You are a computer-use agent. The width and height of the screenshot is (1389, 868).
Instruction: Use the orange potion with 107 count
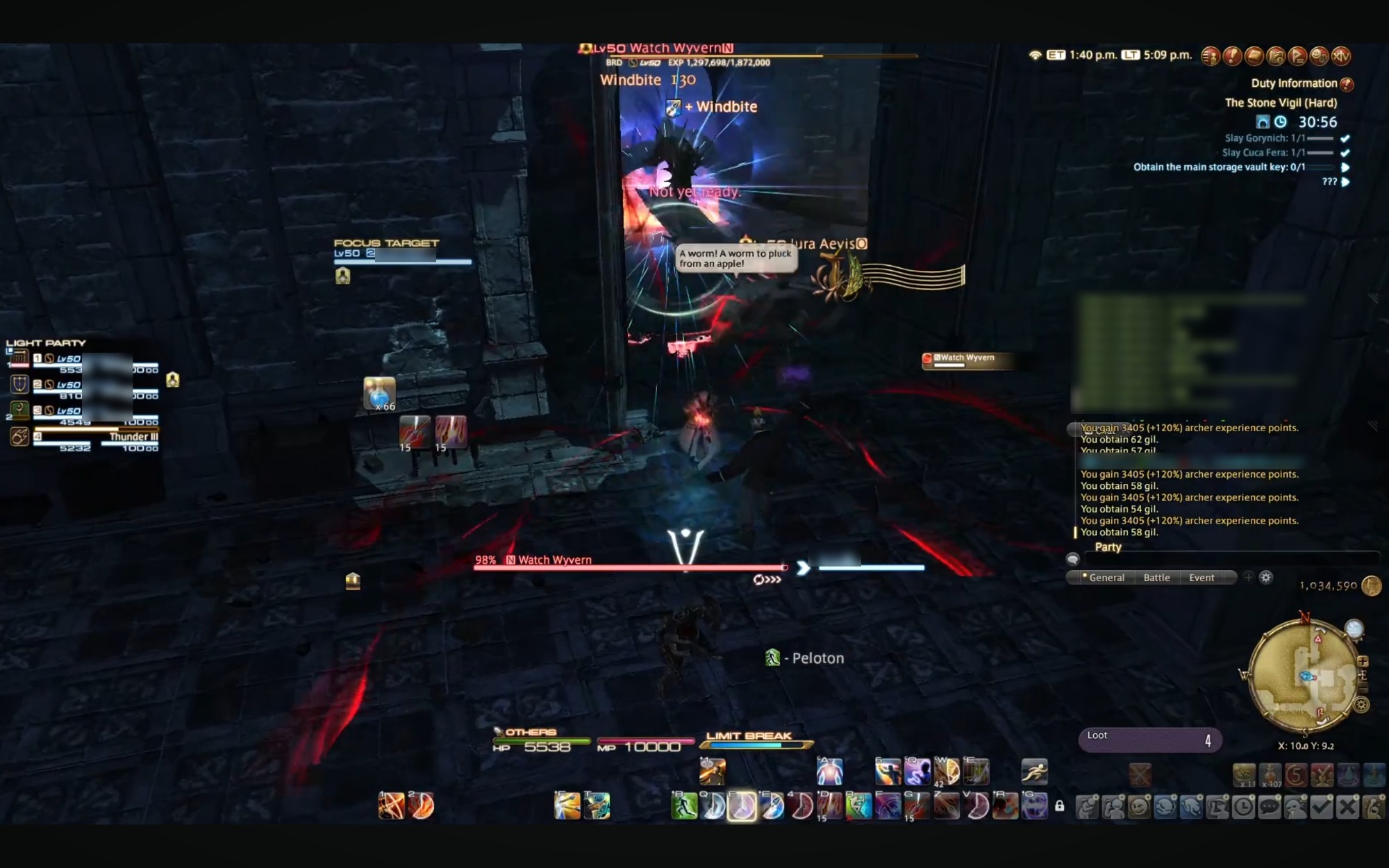pos(1270,775)
